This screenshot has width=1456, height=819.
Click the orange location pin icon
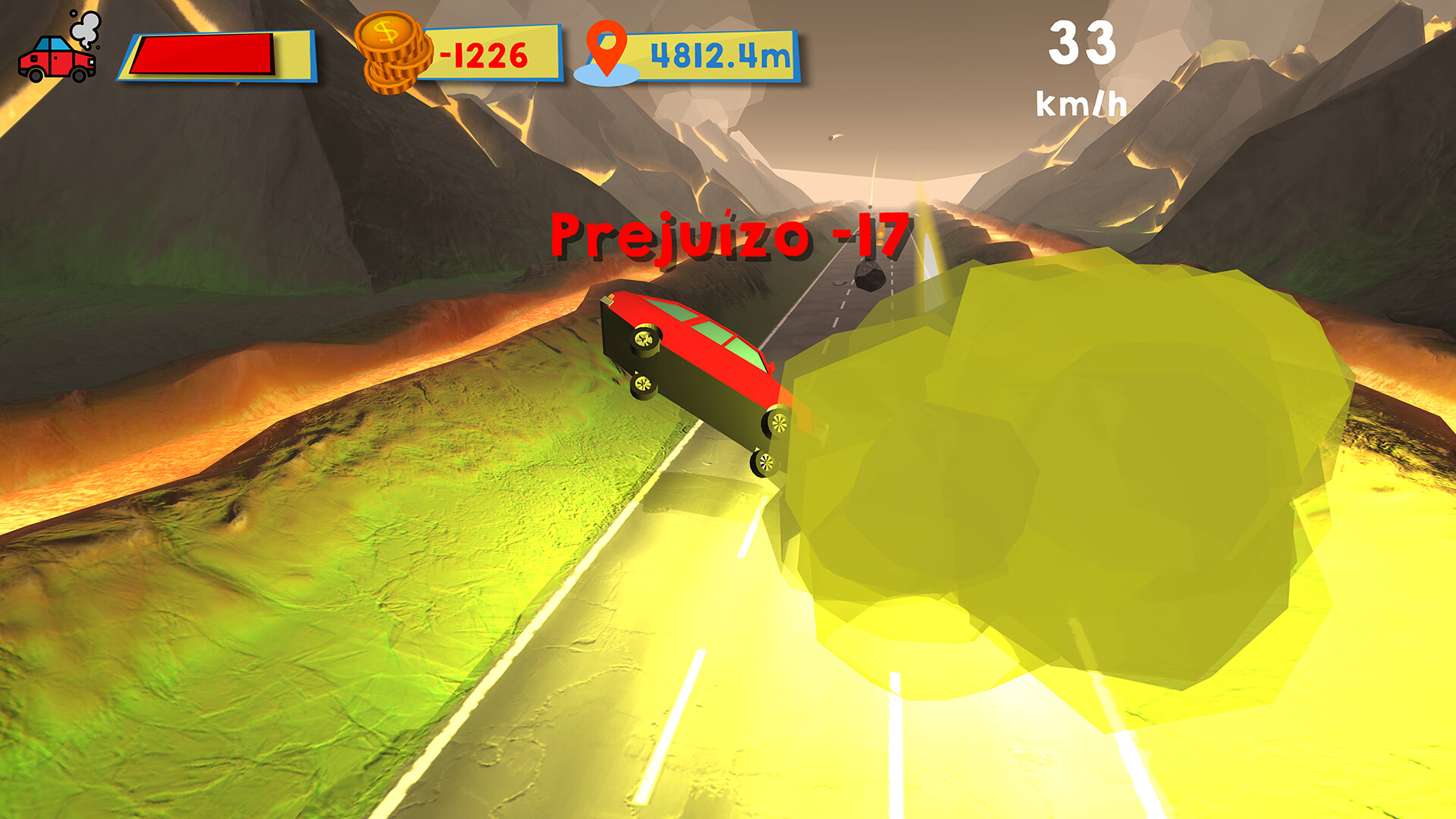click(607, 48)
